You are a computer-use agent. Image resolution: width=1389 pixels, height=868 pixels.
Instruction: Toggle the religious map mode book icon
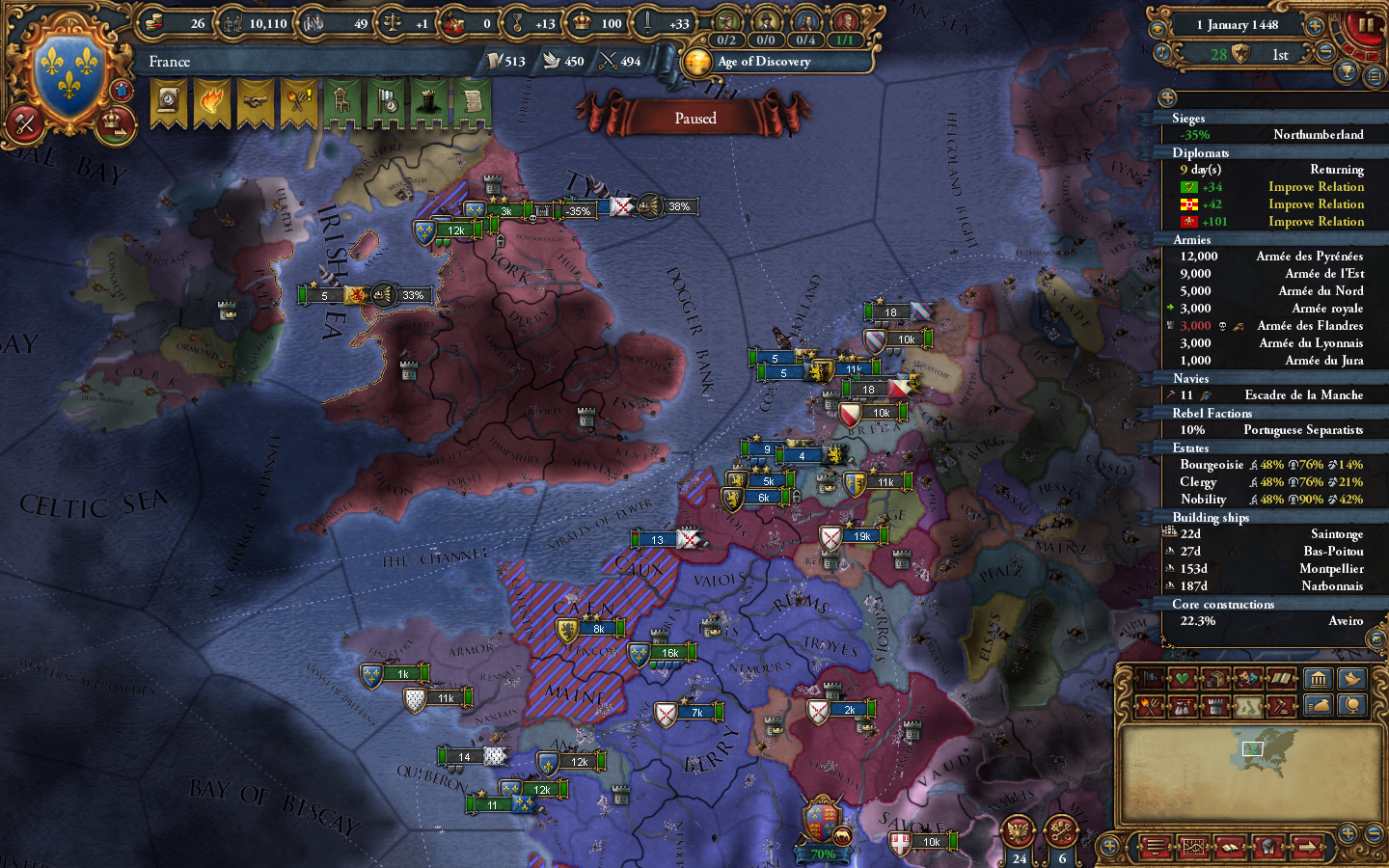(x=1281, y=678)
